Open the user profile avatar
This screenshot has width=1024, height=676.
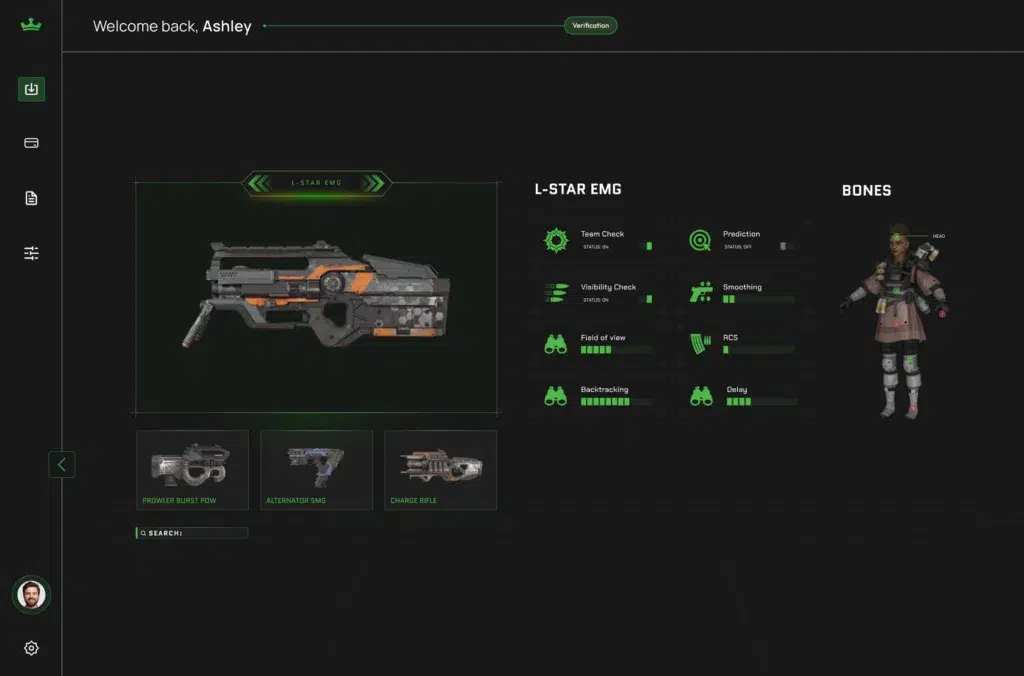31,595
